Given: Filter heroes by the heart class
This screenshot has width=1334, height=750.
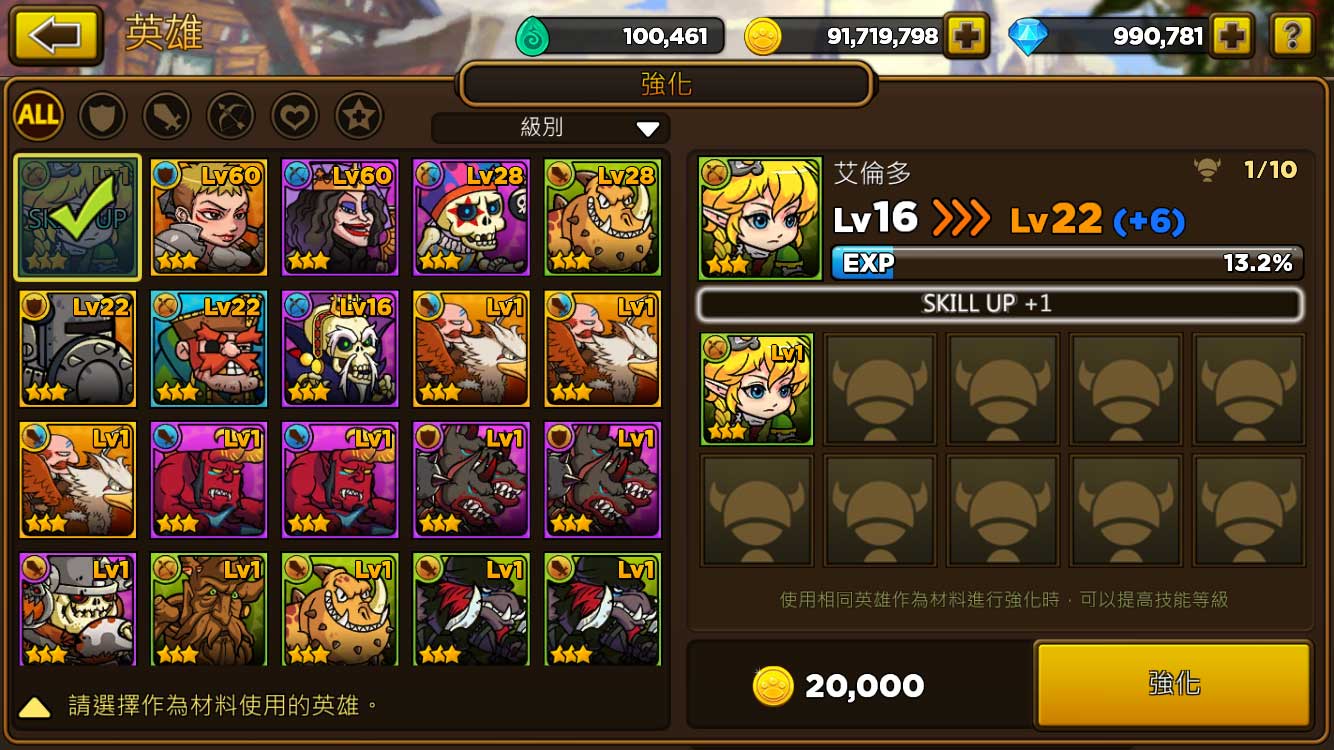Looking at the screenshot, I should 294,116.
